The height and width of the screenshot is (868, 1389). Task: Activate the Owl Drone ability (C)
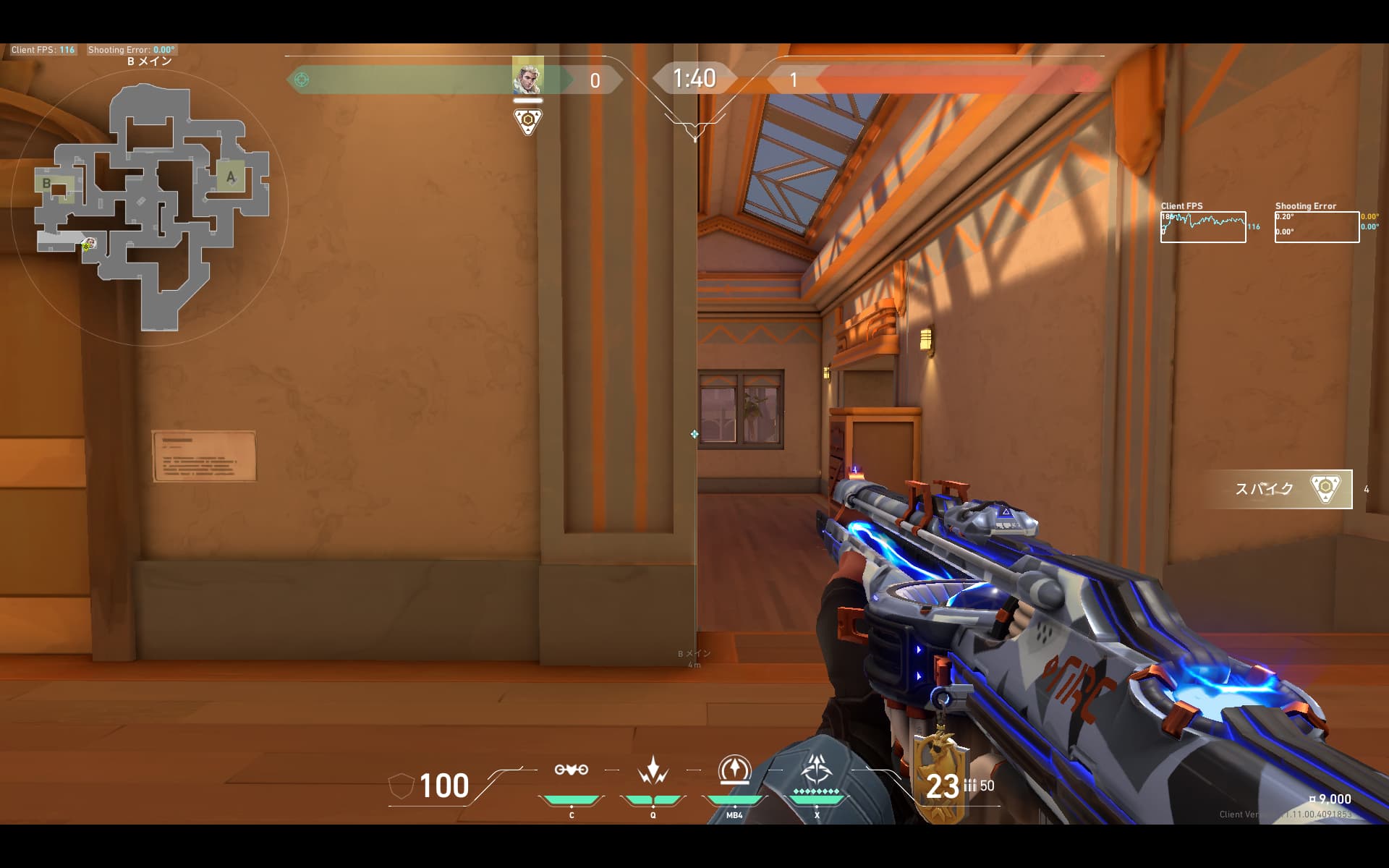coord(572,770)
